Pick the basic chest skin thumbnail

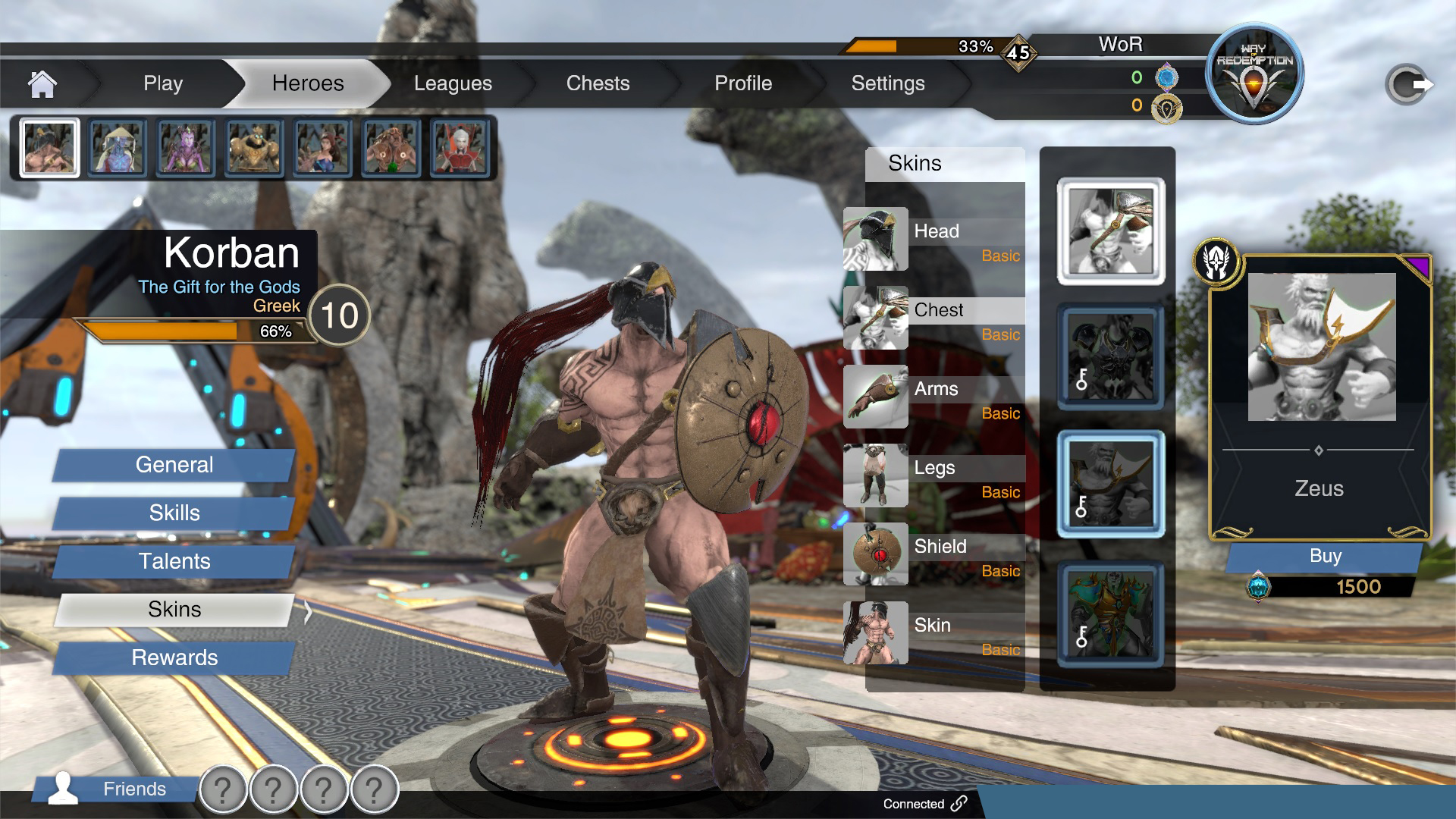click(1111, 231)
